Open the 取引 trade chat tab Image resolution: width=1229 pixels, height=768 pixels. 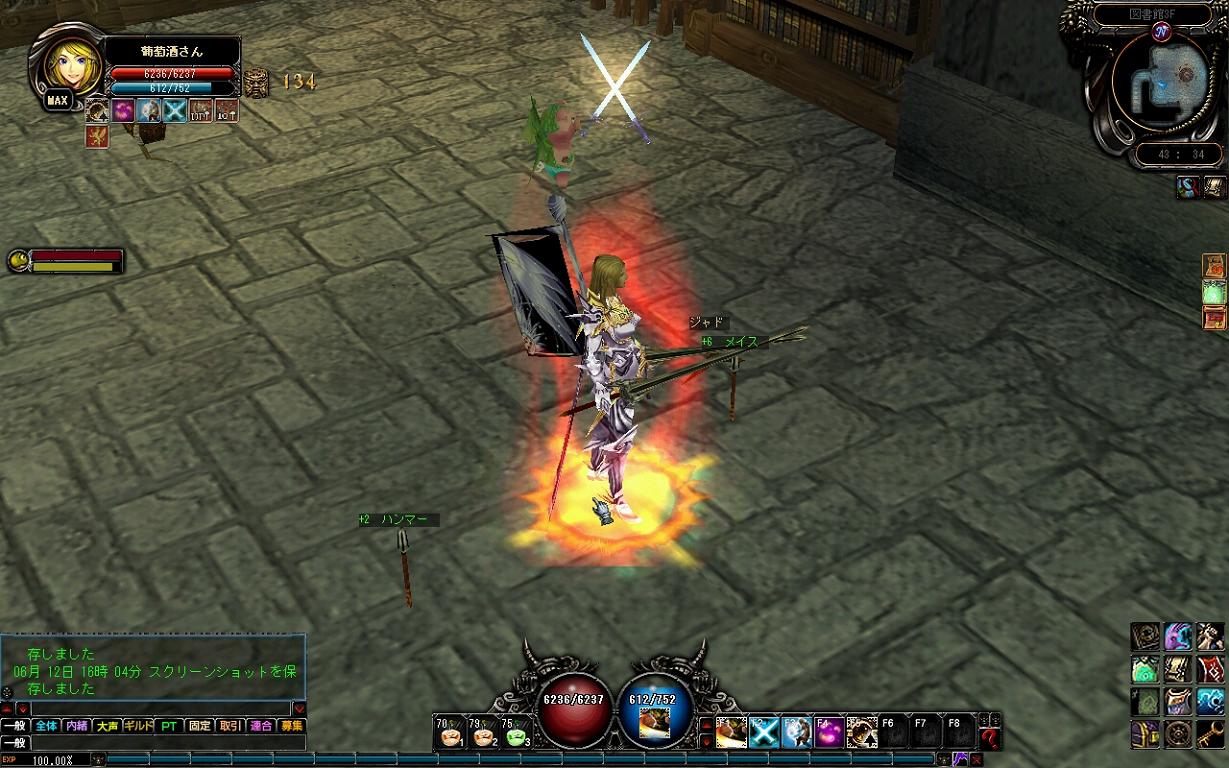click(230, 726)
